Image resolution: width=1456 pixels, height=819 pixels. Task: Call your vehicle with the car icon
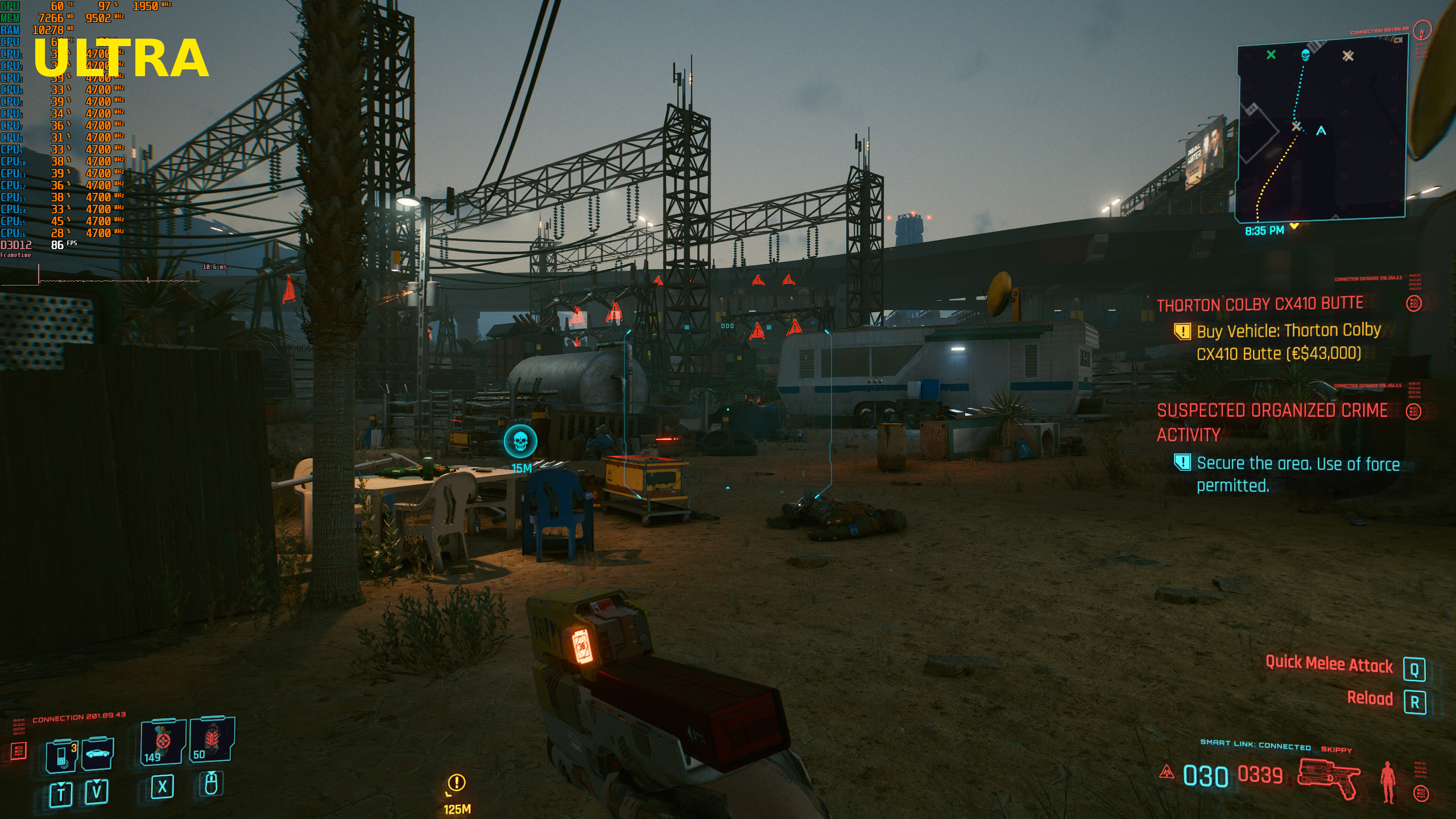pyautogui.click(x=97, y=754)
